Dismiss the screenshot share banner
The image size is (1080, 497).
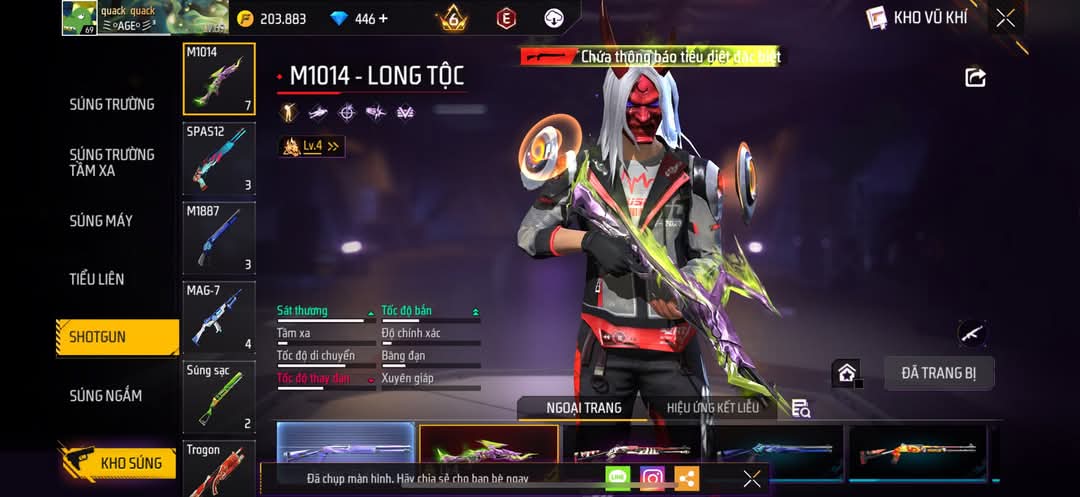(x=752, y=478)
